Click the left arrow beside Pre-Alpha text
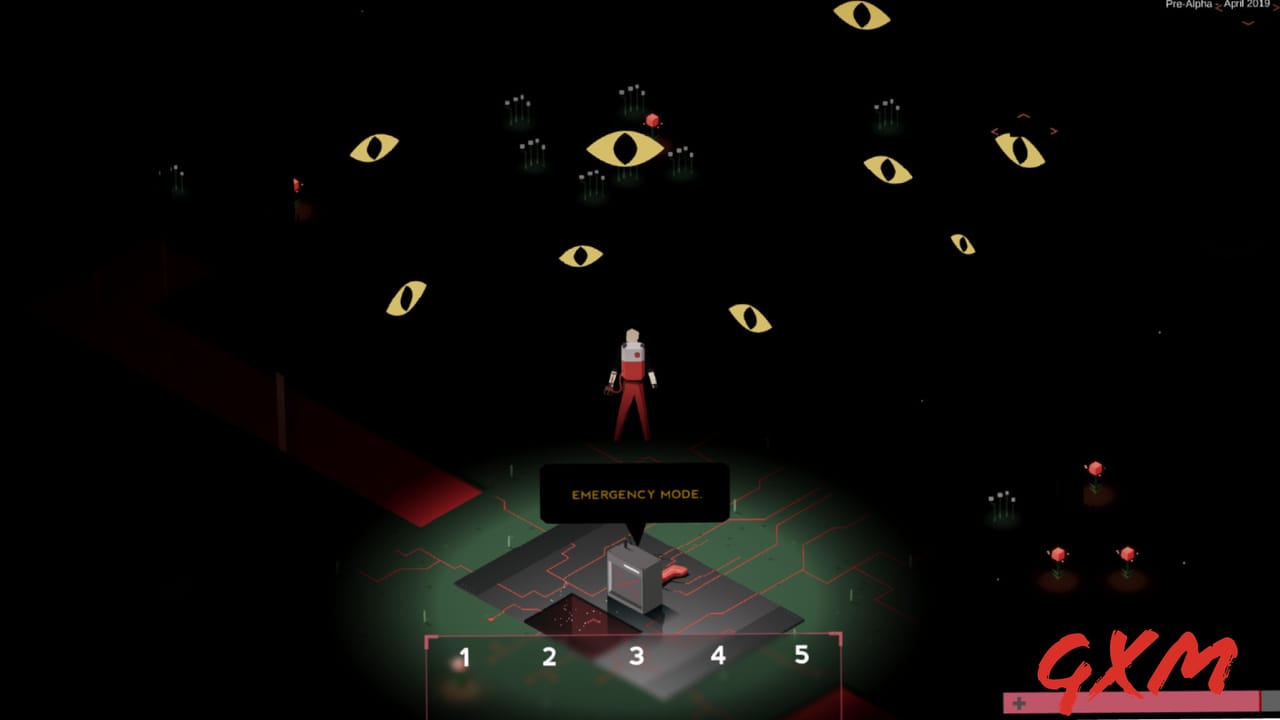 [1218, 8]
